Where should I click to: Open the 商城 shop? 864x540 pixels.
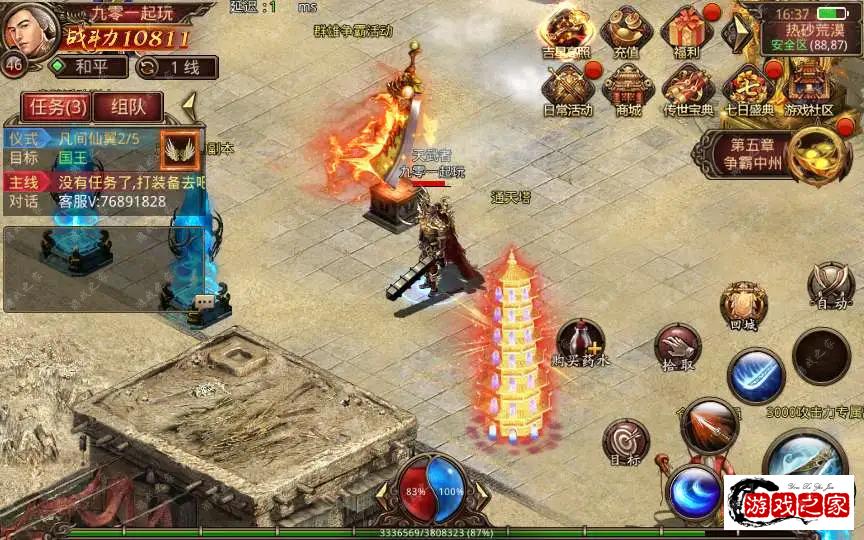coord(628,88)
